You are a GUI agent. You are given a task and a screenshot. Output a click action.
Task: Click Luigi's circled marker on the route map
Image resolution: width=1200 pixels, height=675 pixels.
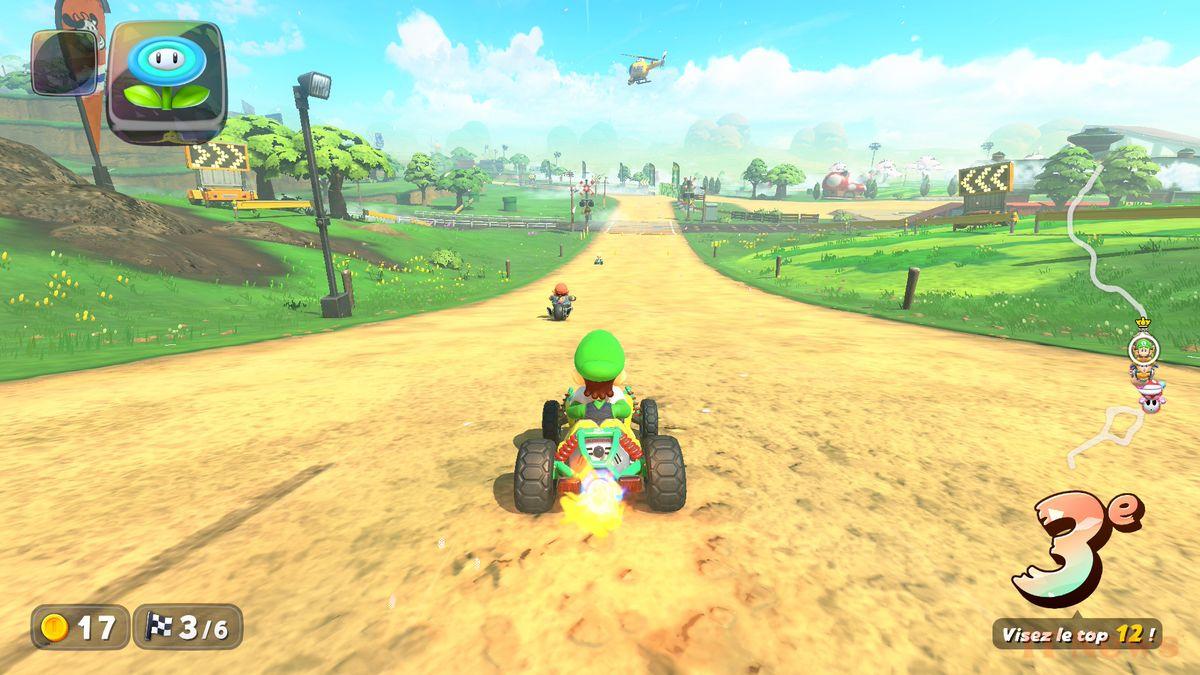point(1143,348)
